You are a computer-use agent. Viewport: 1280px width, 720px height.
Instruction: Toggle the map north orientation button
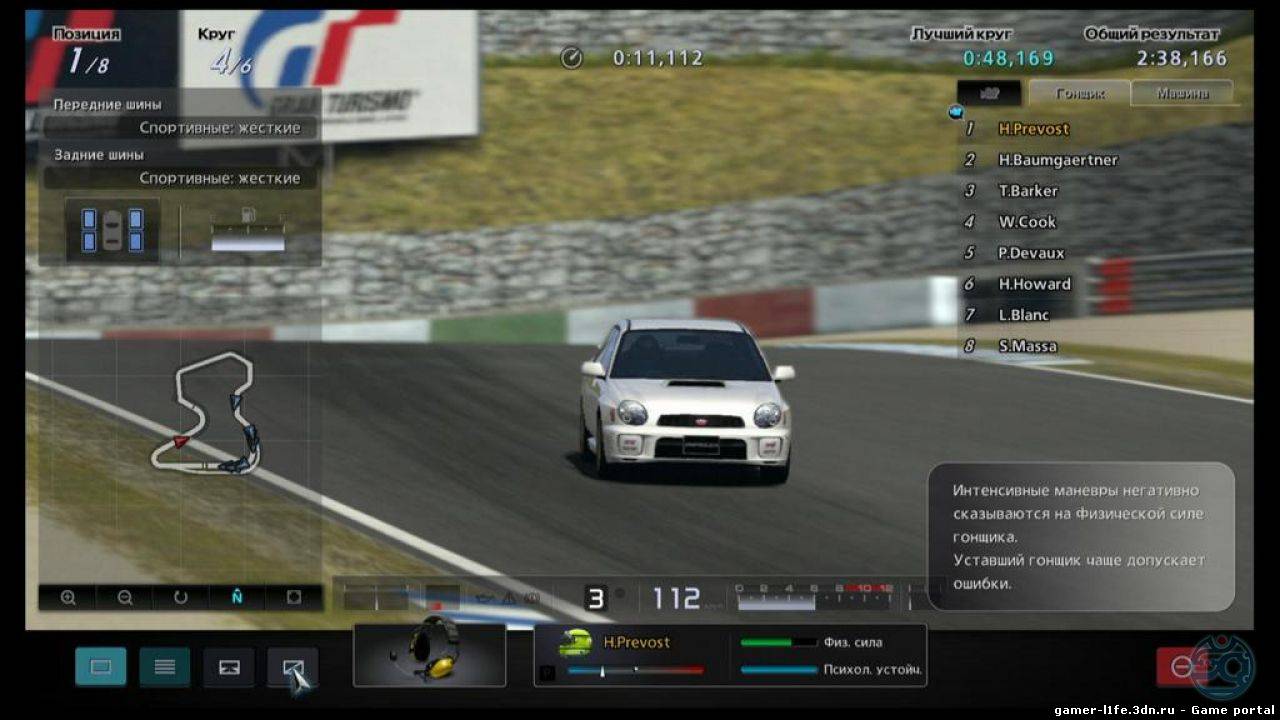tap(237, 598)
